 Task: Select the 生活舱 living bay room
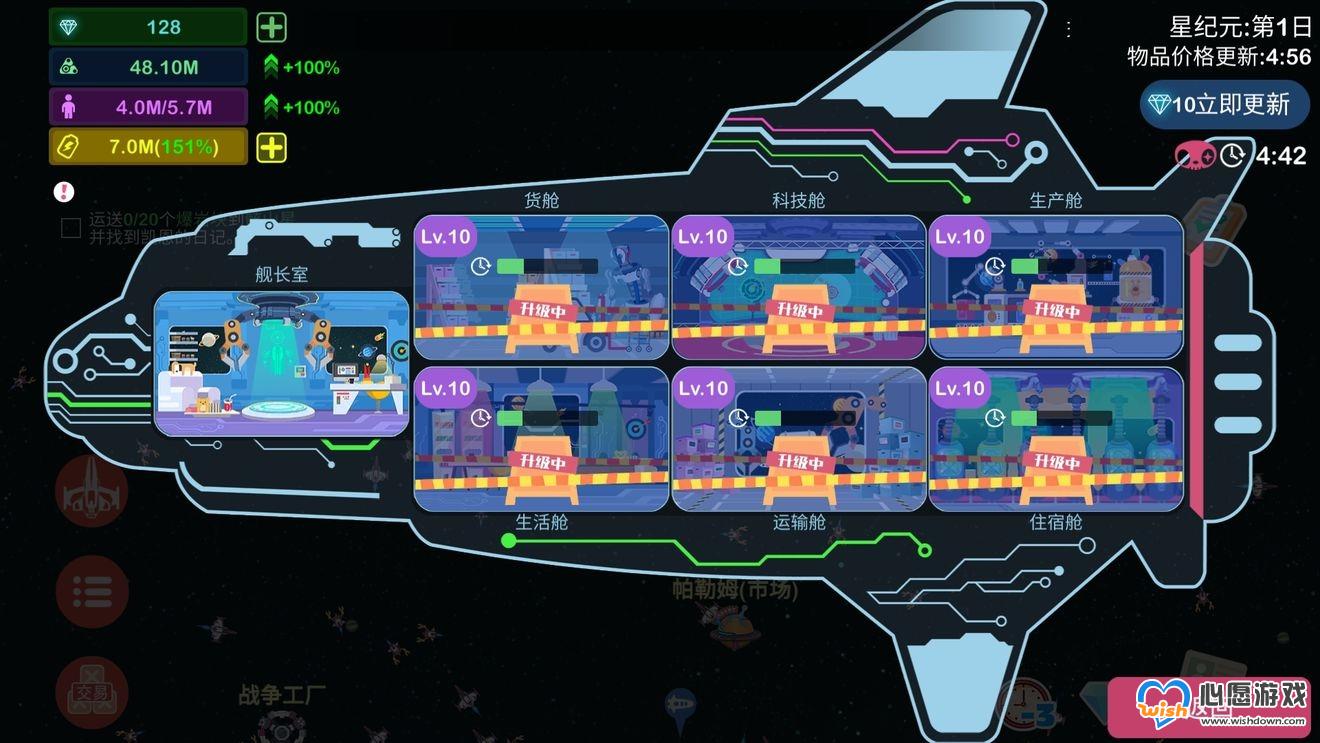[x=541, y=440]
